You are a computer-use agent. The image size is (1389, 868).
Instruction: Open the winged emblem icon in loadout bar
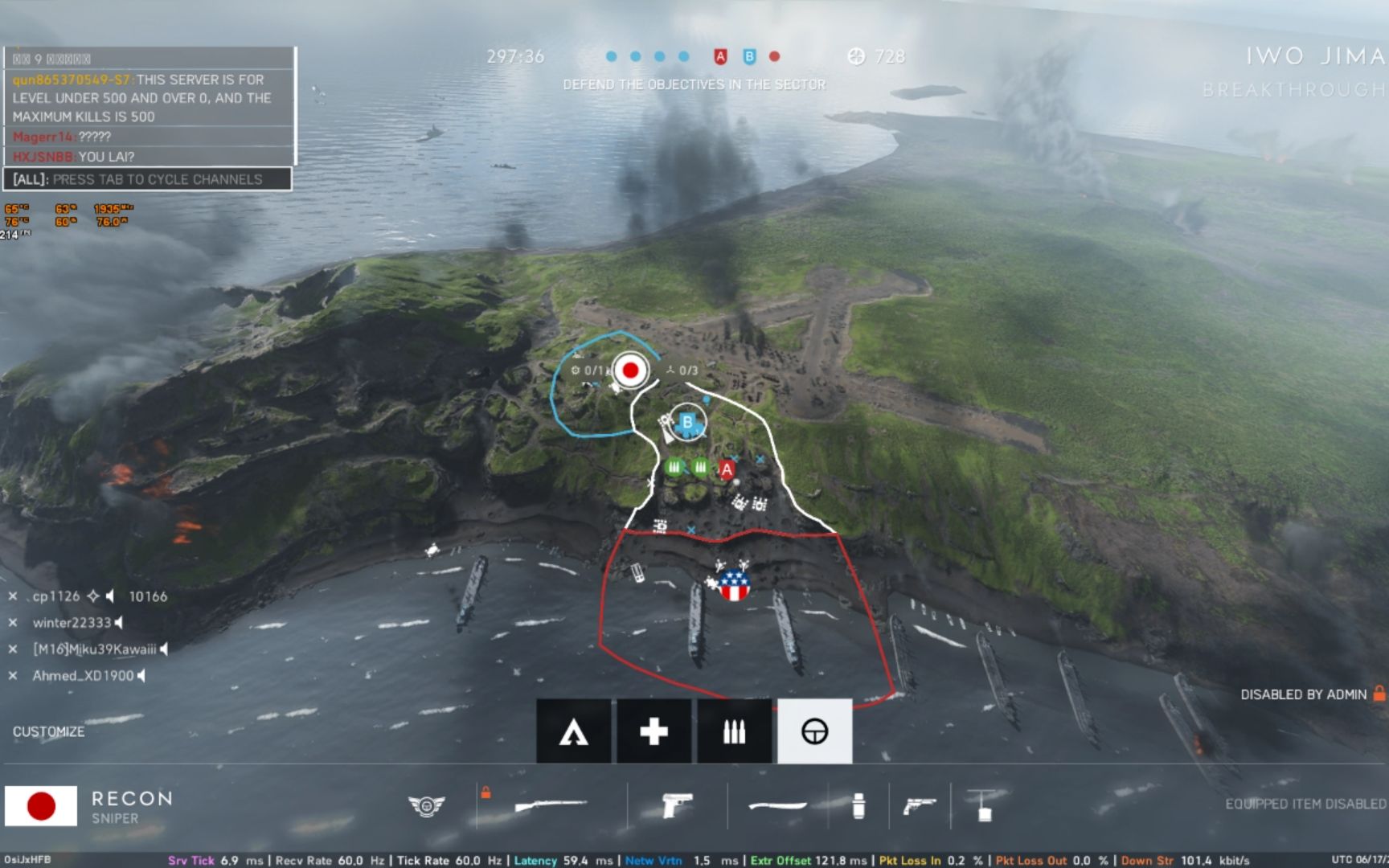pyautogui.click(x=426, y=805)
